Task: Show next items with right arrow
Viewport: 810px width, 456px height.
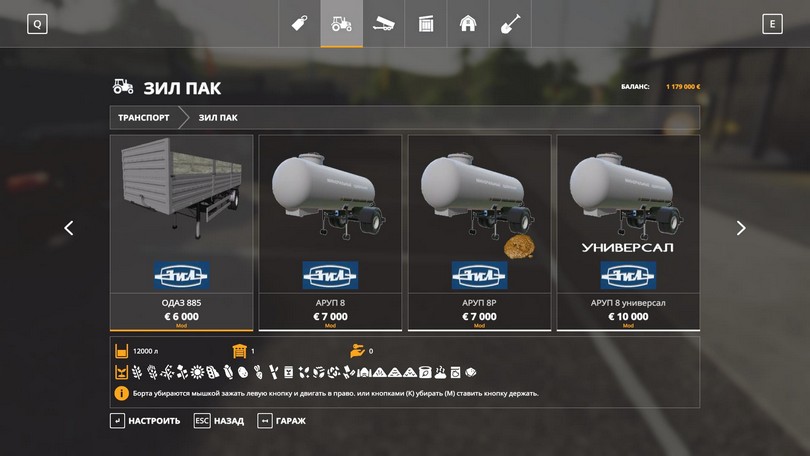Action: [741, 228]
